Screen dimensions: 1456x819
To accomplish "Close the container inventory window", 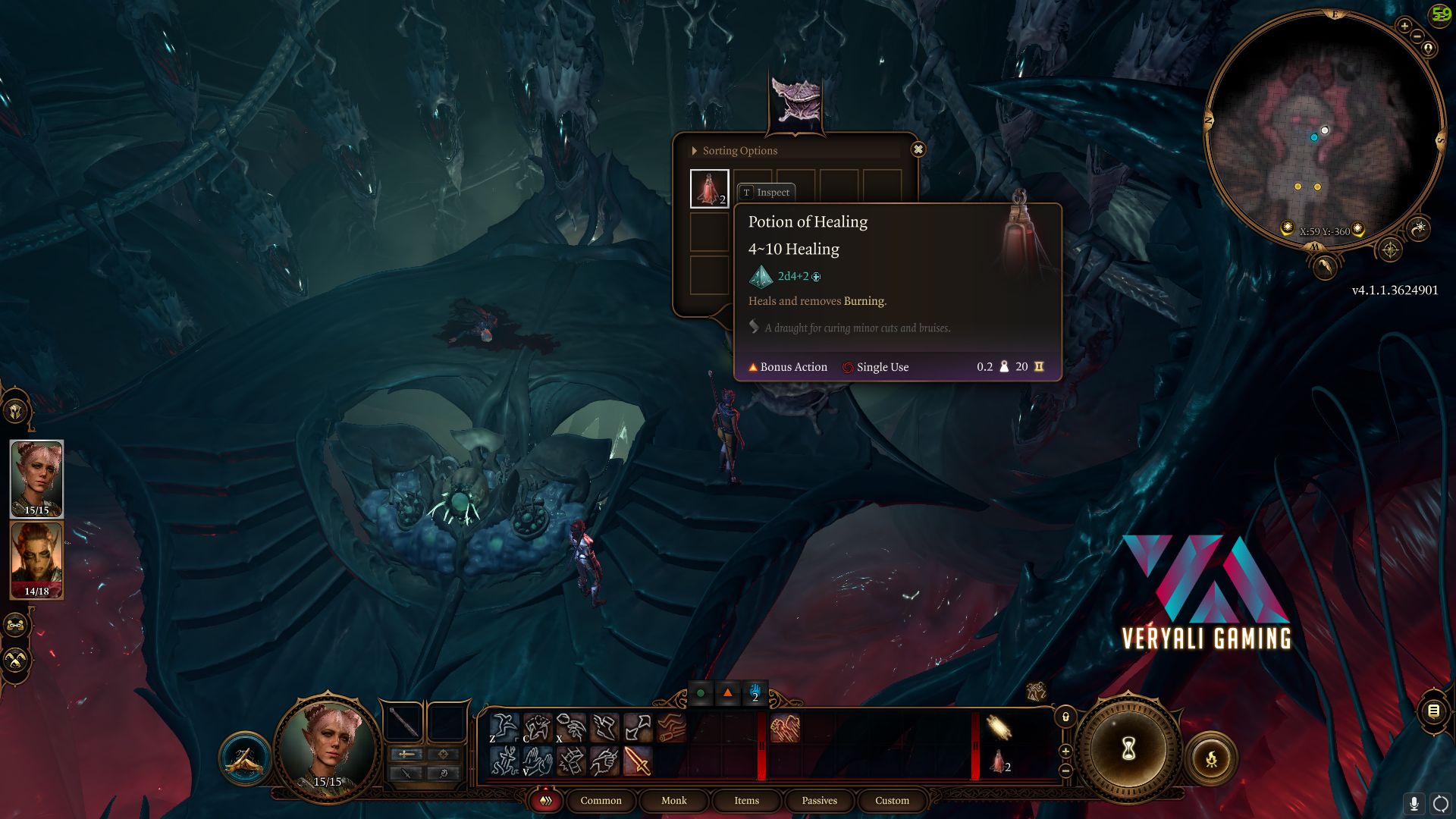I will coord(918,149).
